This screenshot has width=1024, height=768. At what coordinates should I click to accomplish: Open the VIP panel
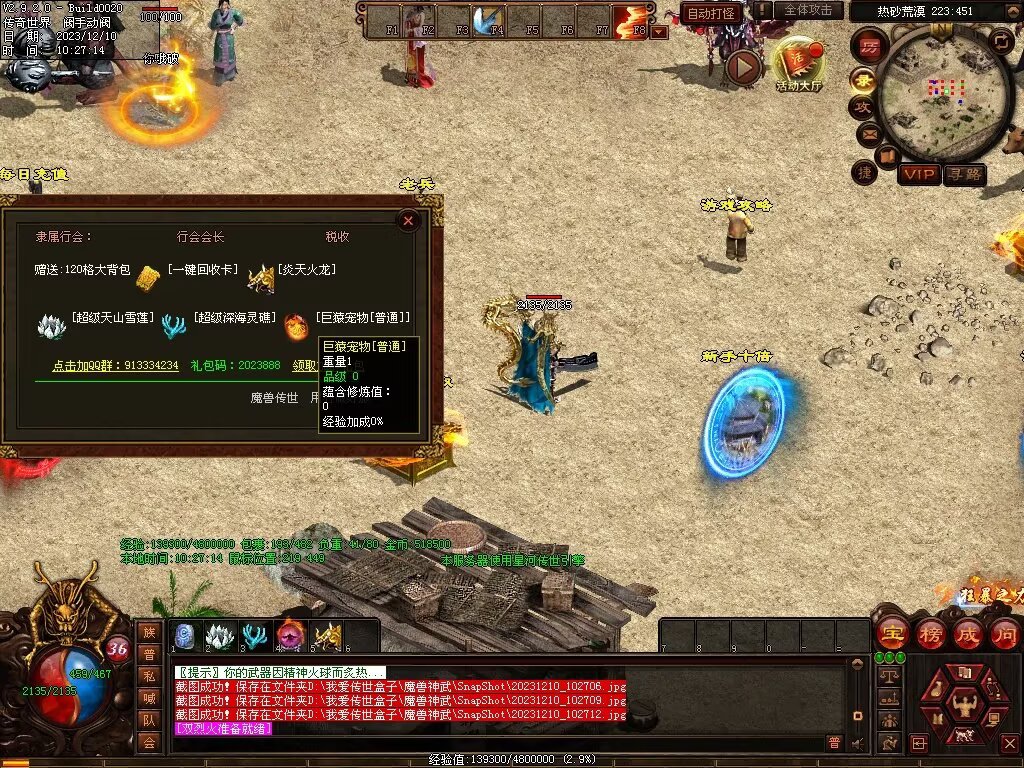919,174
